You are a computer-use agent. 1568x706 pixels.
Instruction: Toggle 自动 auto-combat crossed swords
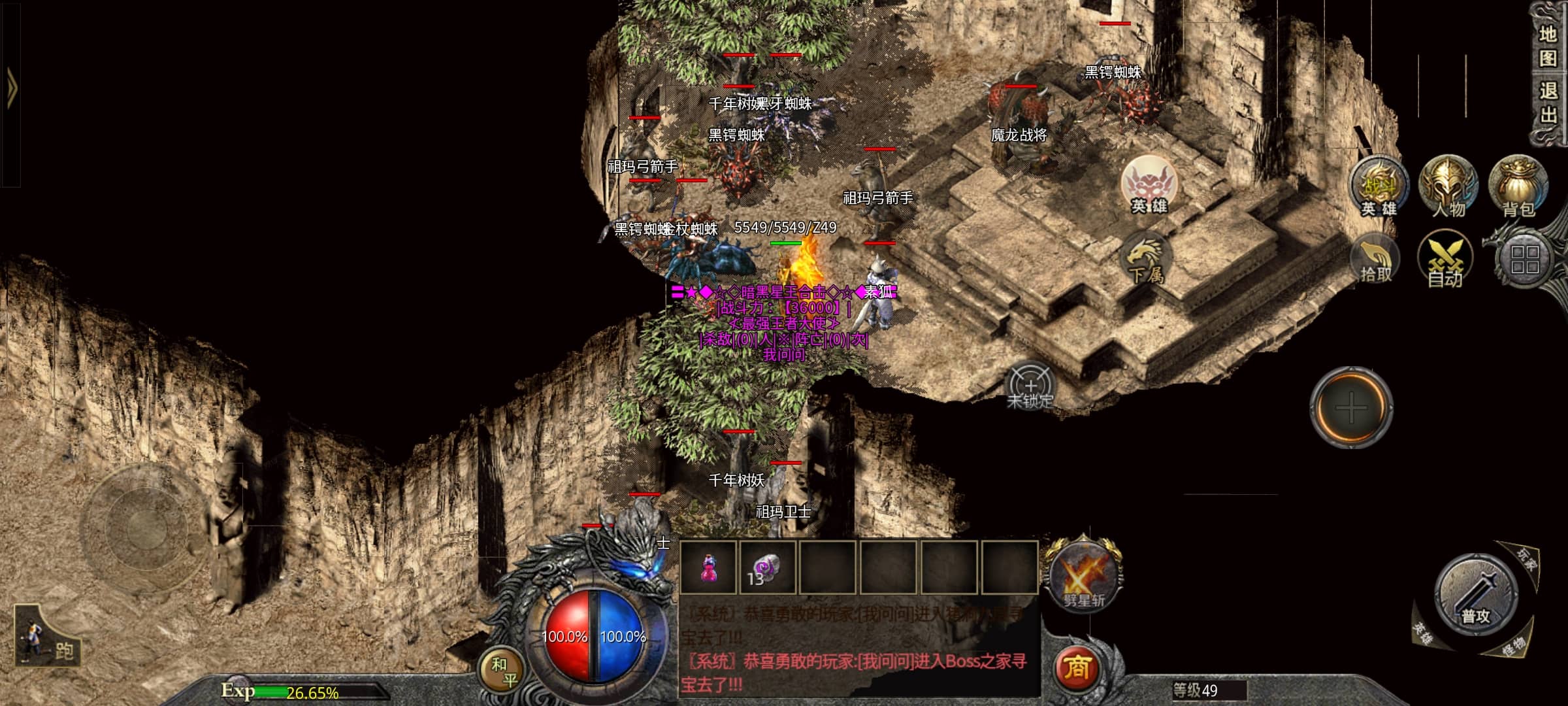pyautogui.click(x=1445, y=261)
